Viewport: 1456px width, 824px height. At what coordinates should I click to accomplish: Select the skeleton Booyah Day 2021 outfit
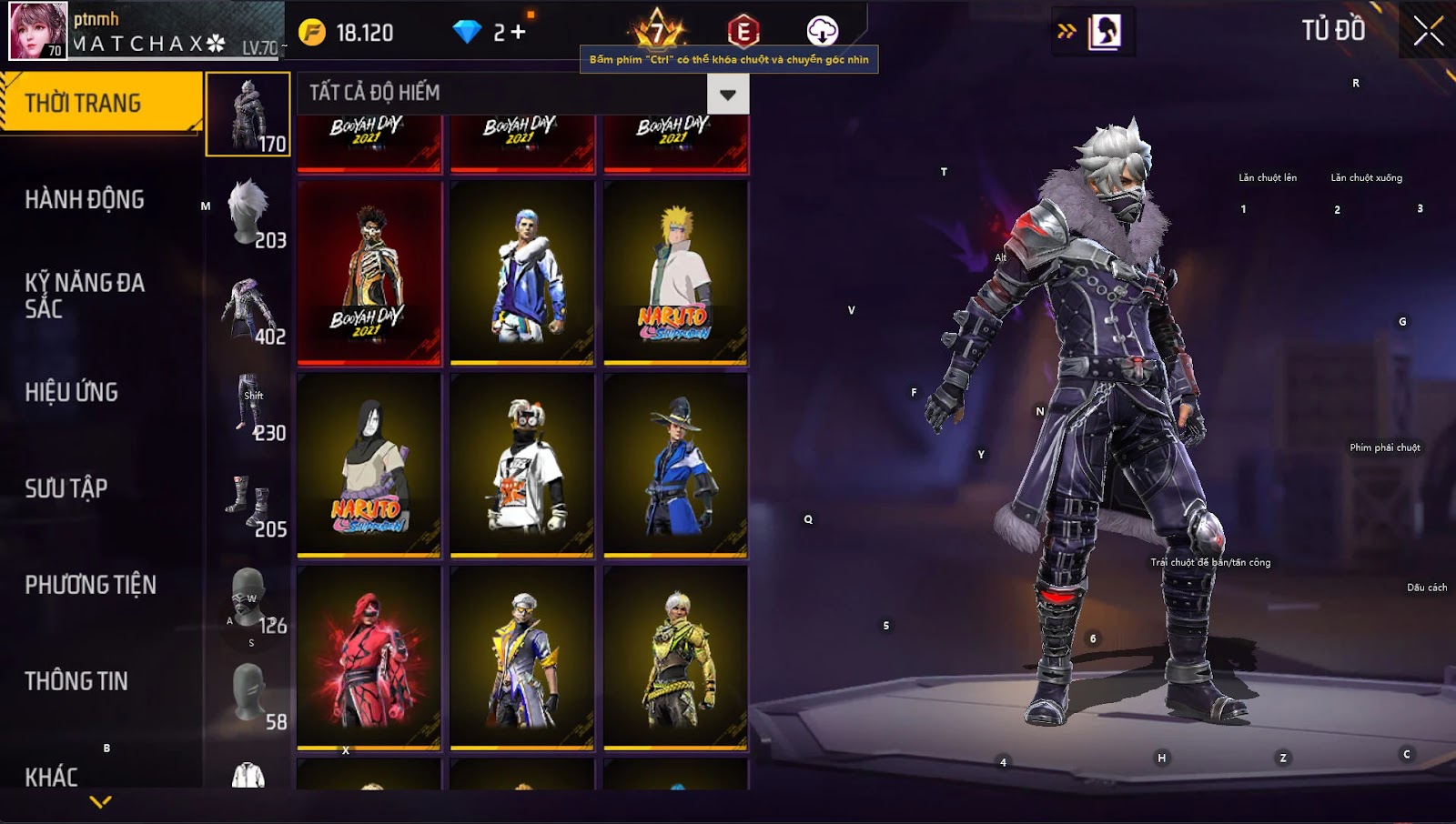point(369,273)
